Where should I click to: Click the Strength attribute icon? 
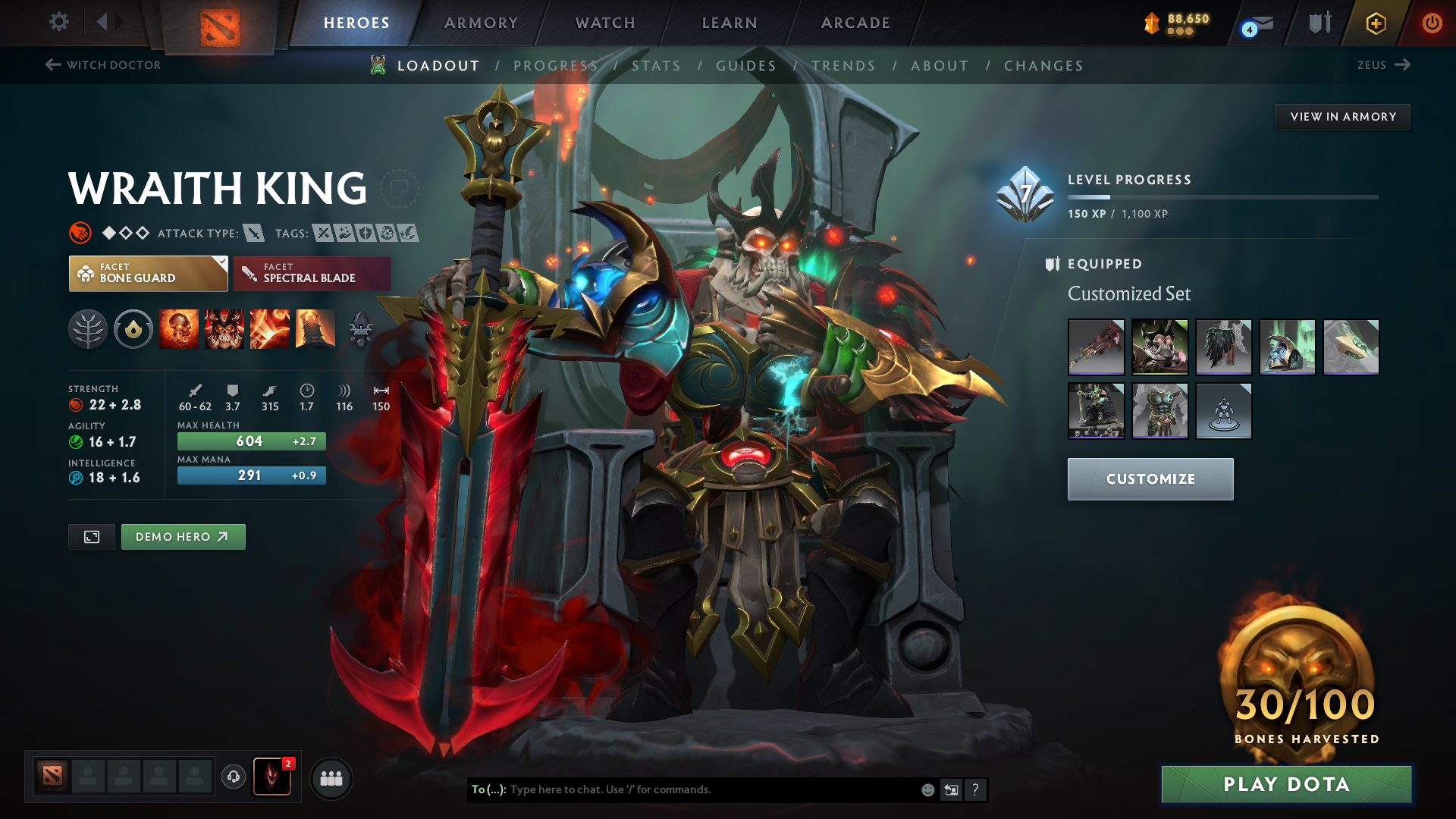click(76, 404)
